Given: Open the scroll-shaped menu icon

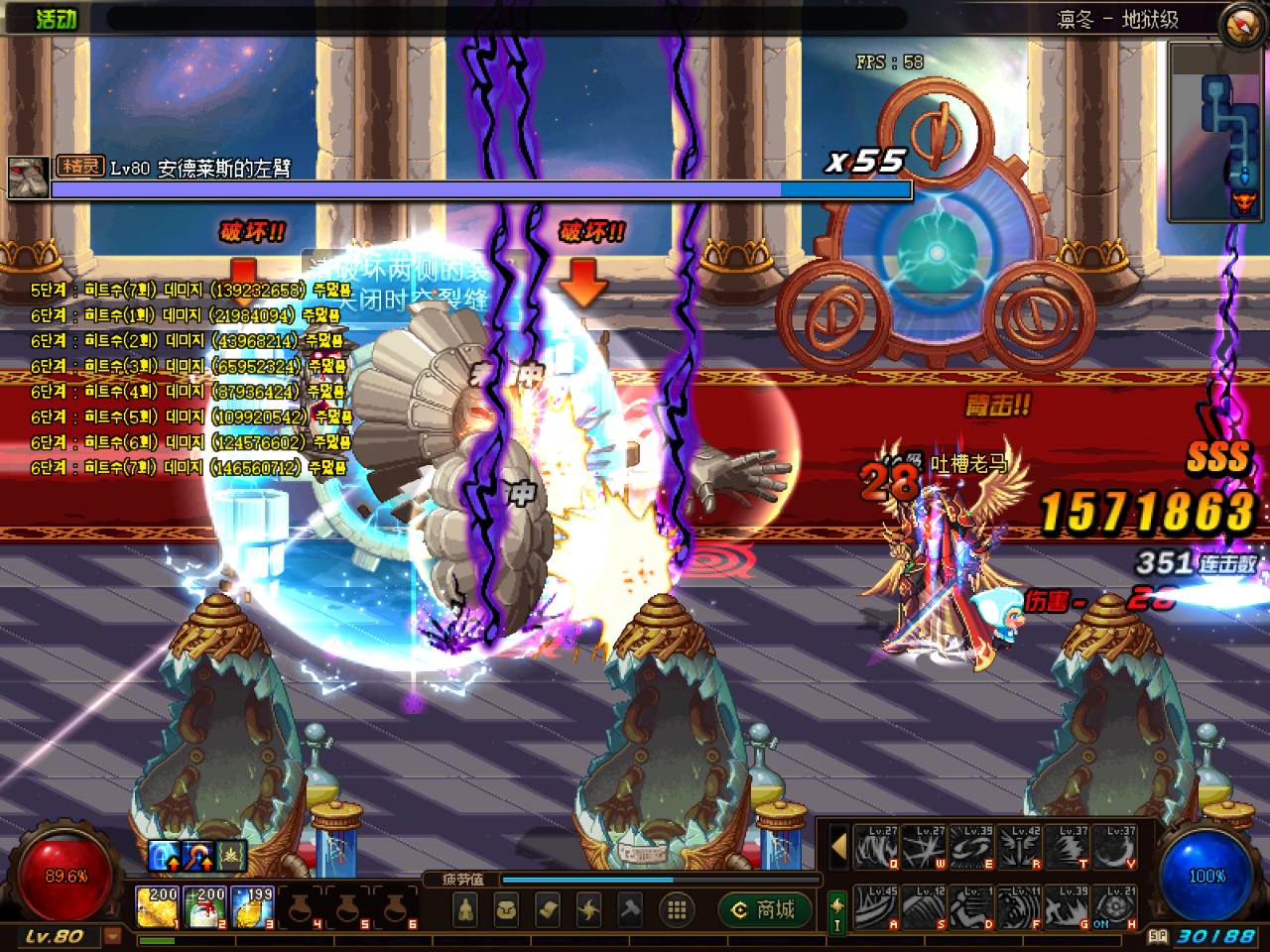Looking at the screenshot, I should point(548,909).
